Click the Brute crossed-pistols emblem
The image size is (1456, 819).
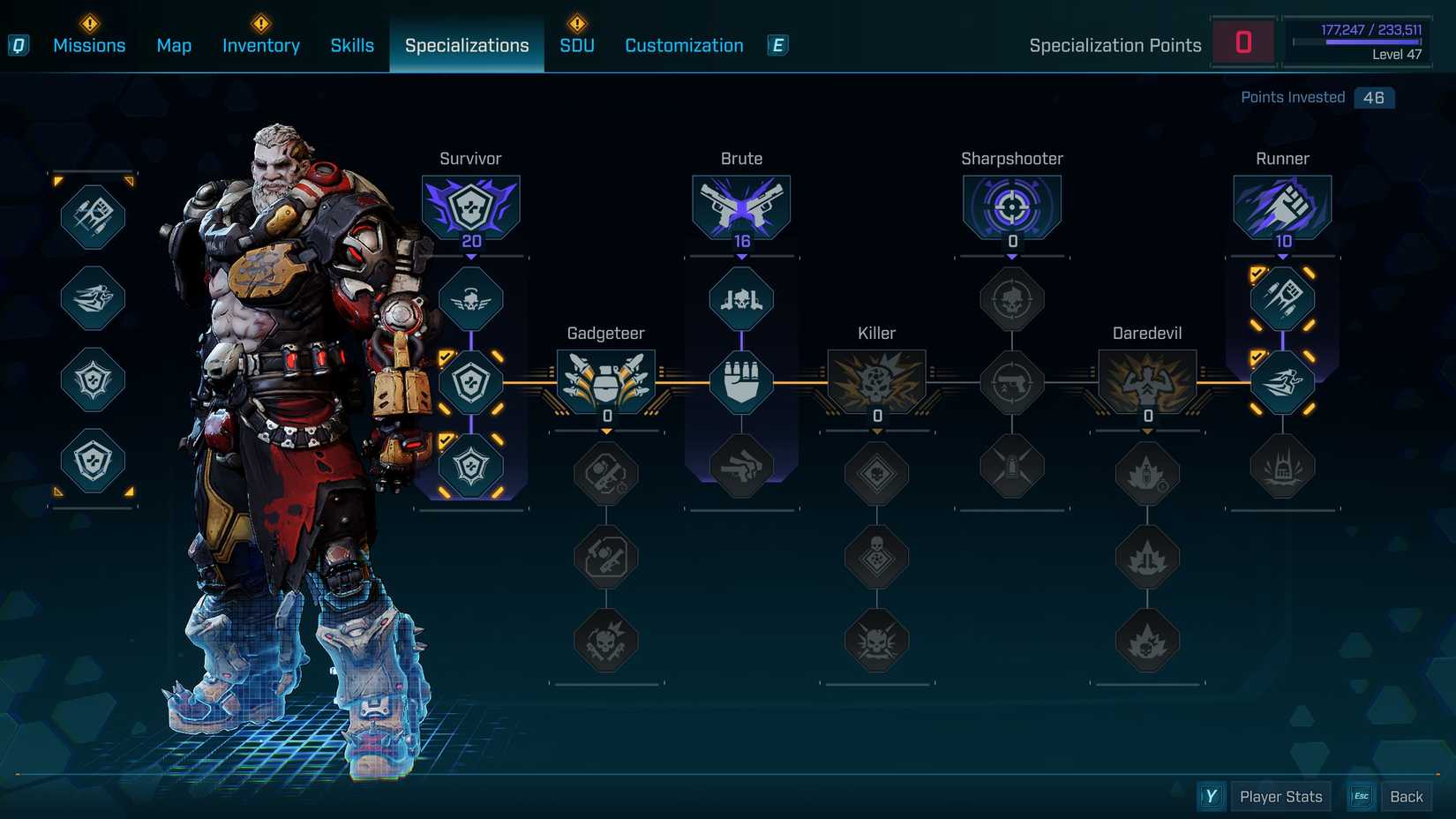click(742, 206)
